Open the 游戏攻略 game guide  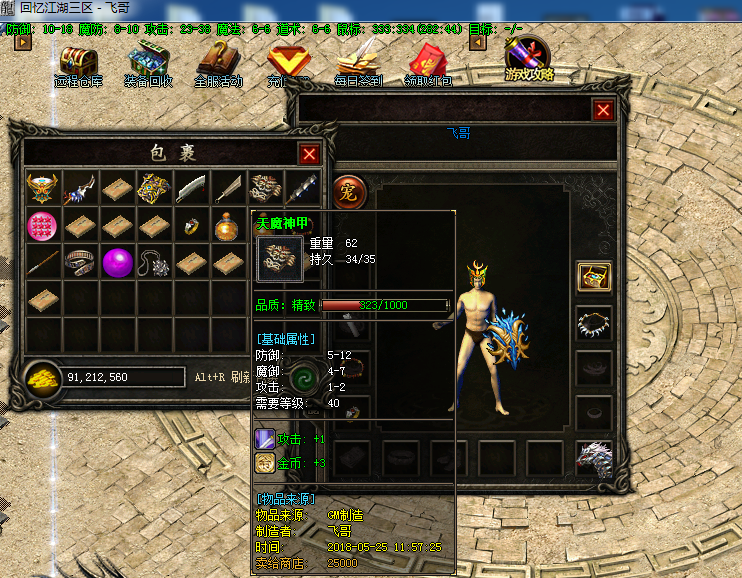click(x=529, y=60)
